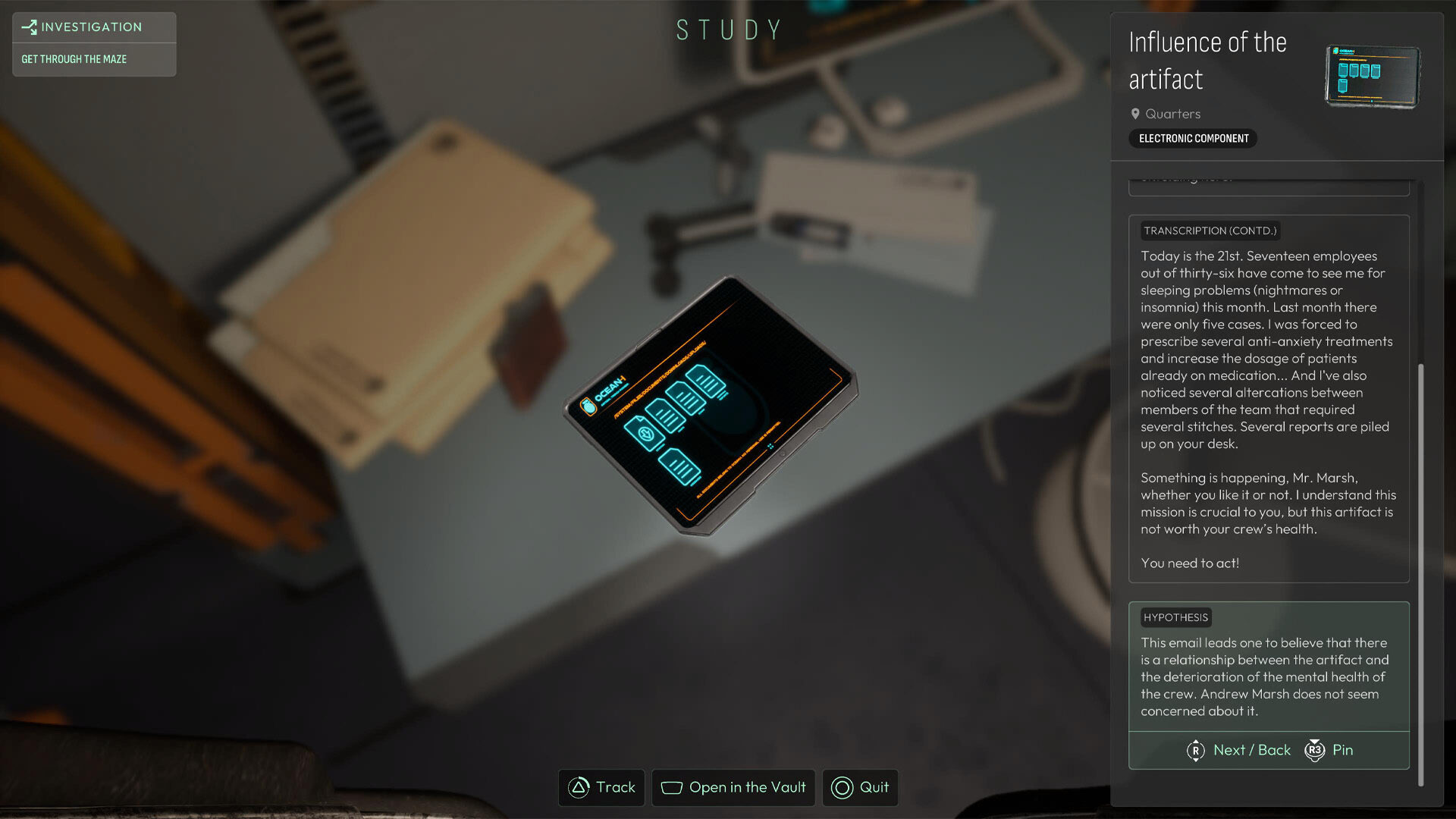Select the Electronic Component tag

click(1193, 138)
